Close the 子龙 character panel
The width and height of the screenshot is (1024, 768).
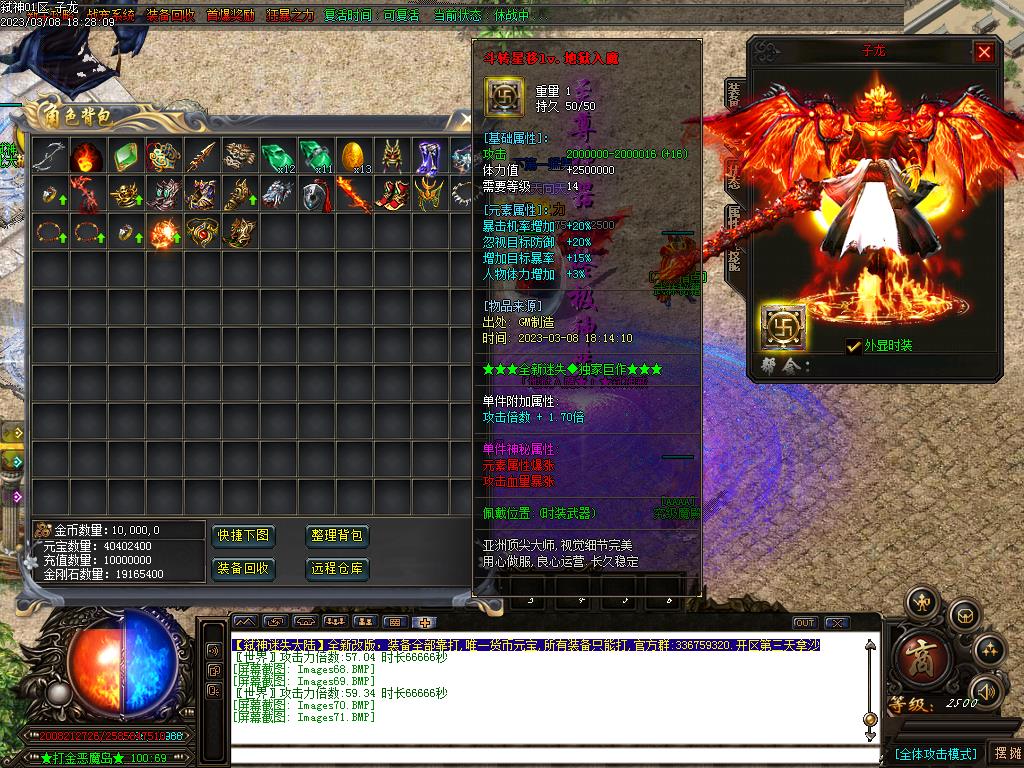tap(984, 52)
